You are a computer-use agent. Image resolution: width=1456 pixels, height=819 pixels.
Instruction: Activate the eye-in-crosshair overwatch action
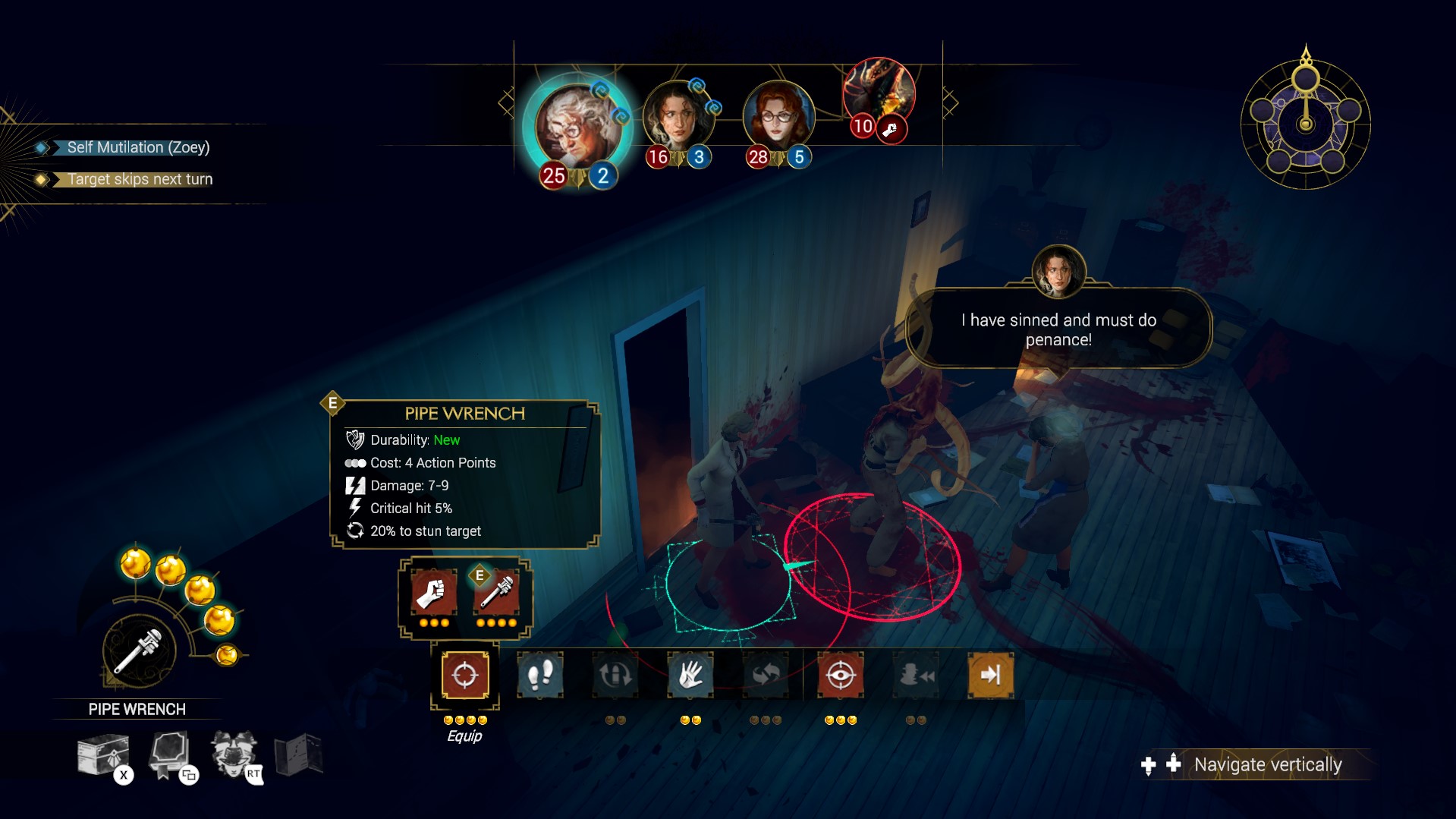(840, 675)
